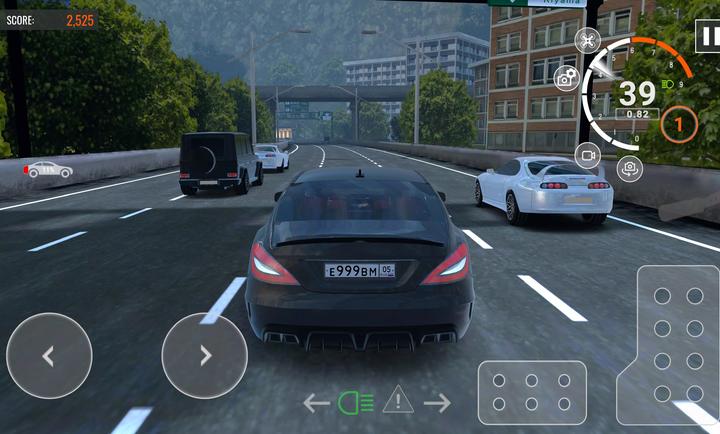Tap the brake pedal
The width and height of the screenshot is (720, 434).
tap(532, 393)
